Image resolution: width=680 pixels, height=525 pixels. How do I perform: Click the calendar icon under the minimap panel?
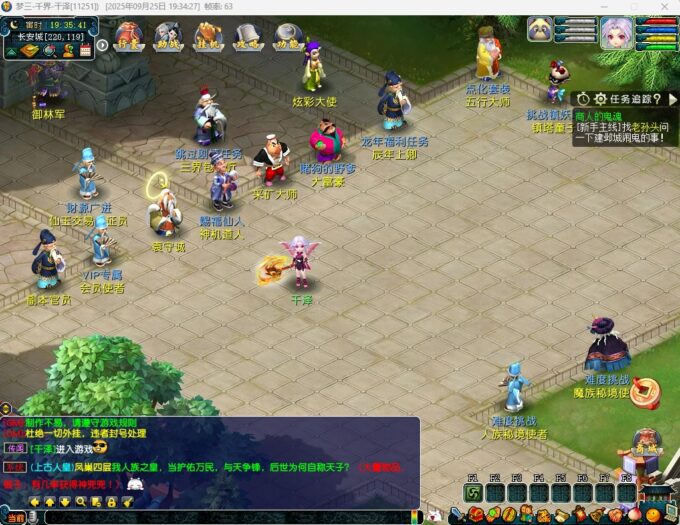click(x=85, y=49)
